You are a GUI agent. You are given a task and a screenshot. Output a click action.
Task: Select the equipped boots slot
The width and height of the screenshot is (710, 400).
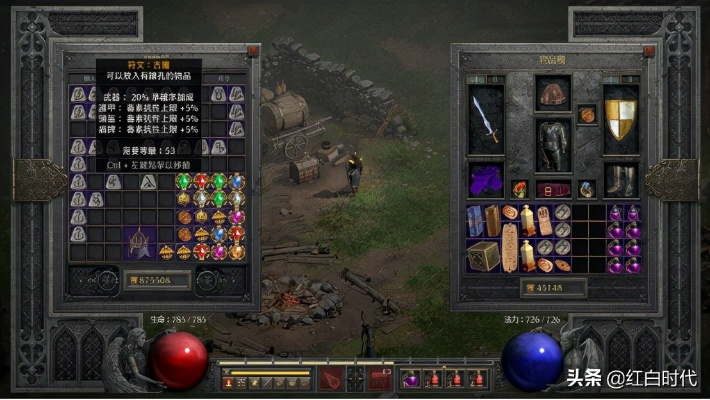[621, 181]
